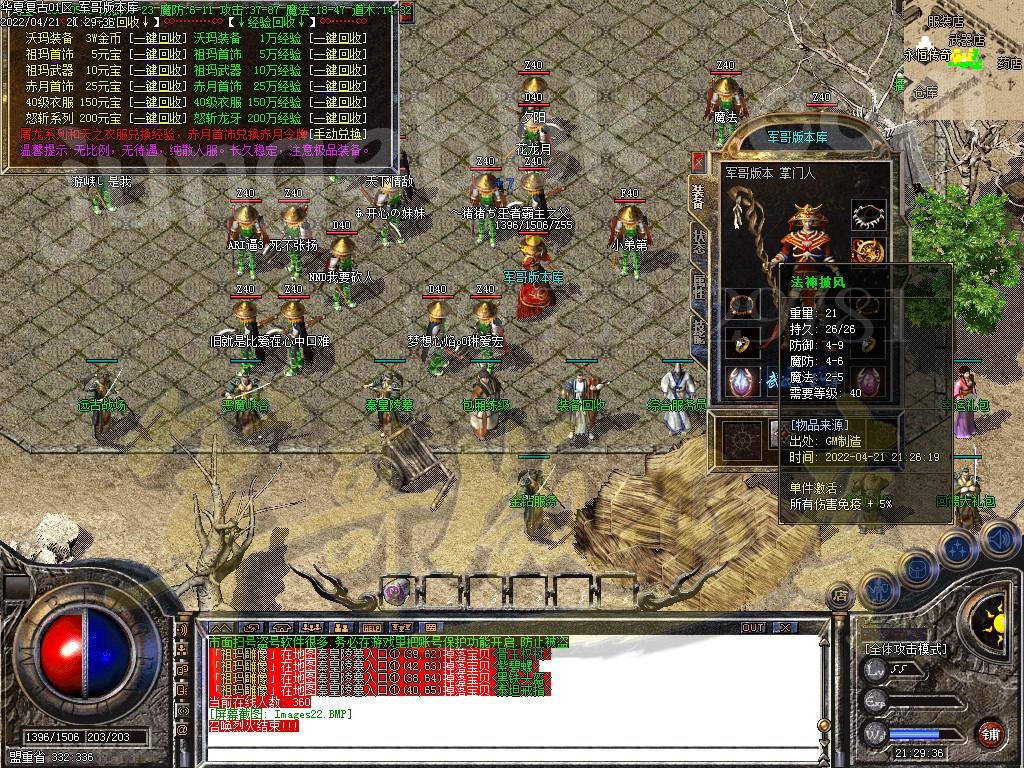Viewport: 1024px width, 768px height.
Task: Click the 手动兑换 manual exchange link
Action: pyautogui.click(x=339, y=133)
